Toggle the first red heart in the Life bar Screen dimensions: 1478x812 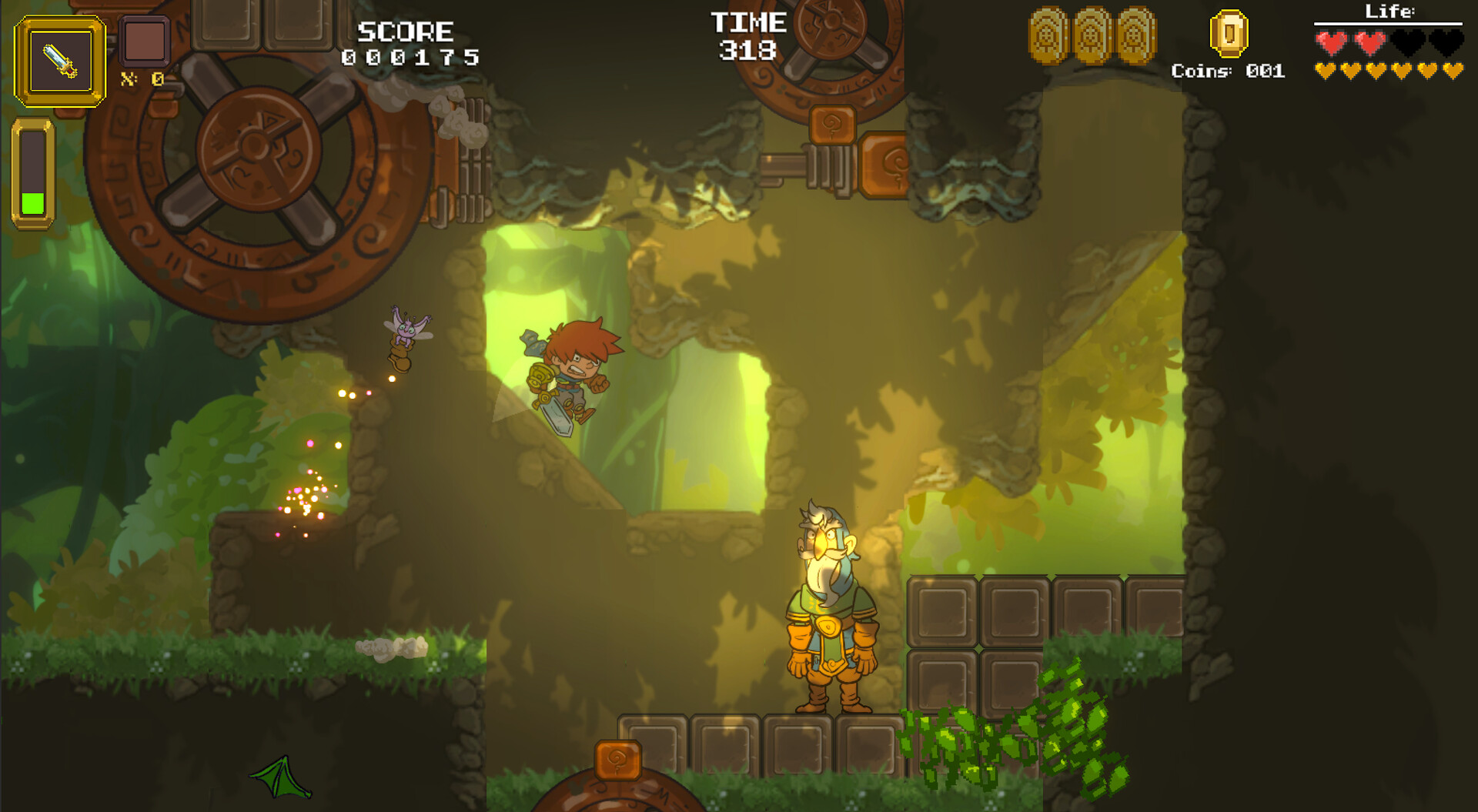click(1330, 43)
